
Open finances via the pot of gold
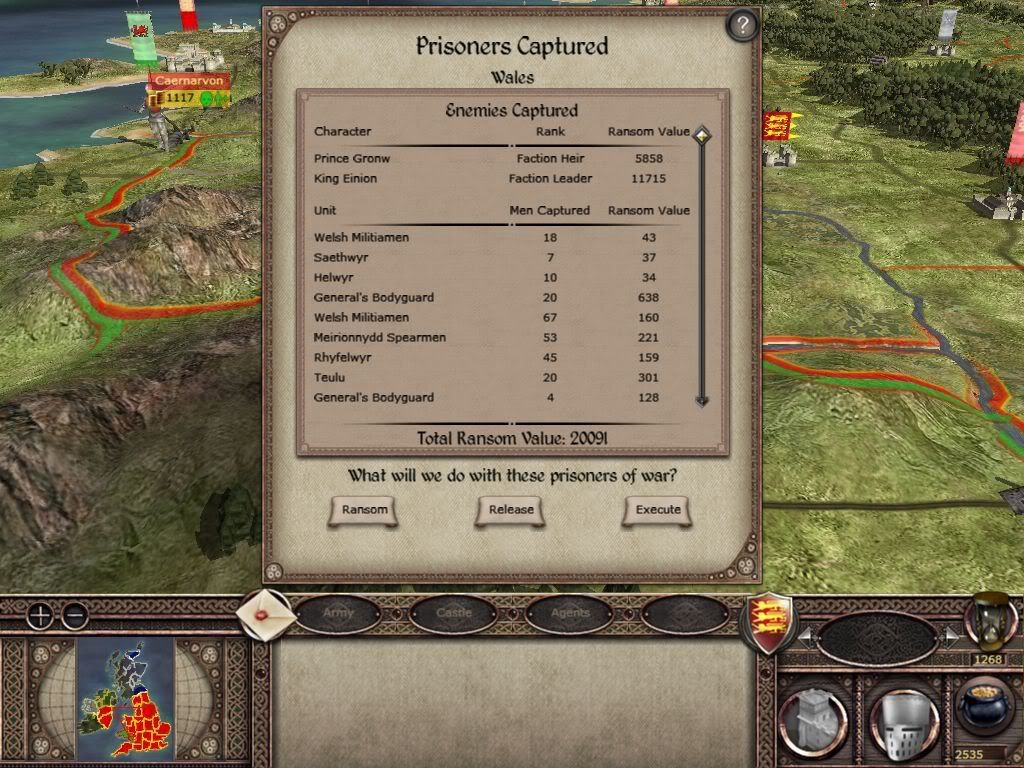click(984, 708)
